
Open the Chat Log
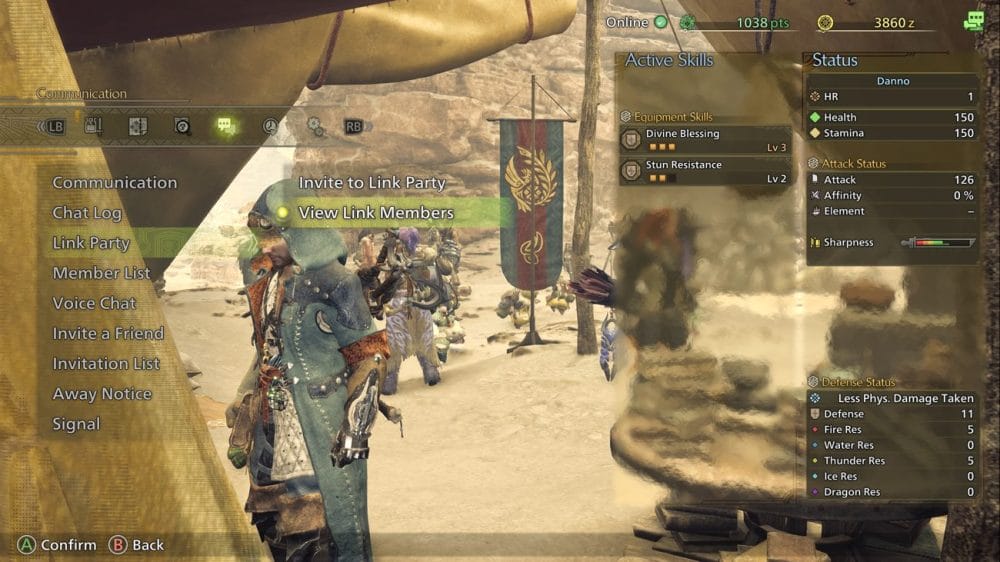coord(87,213)
